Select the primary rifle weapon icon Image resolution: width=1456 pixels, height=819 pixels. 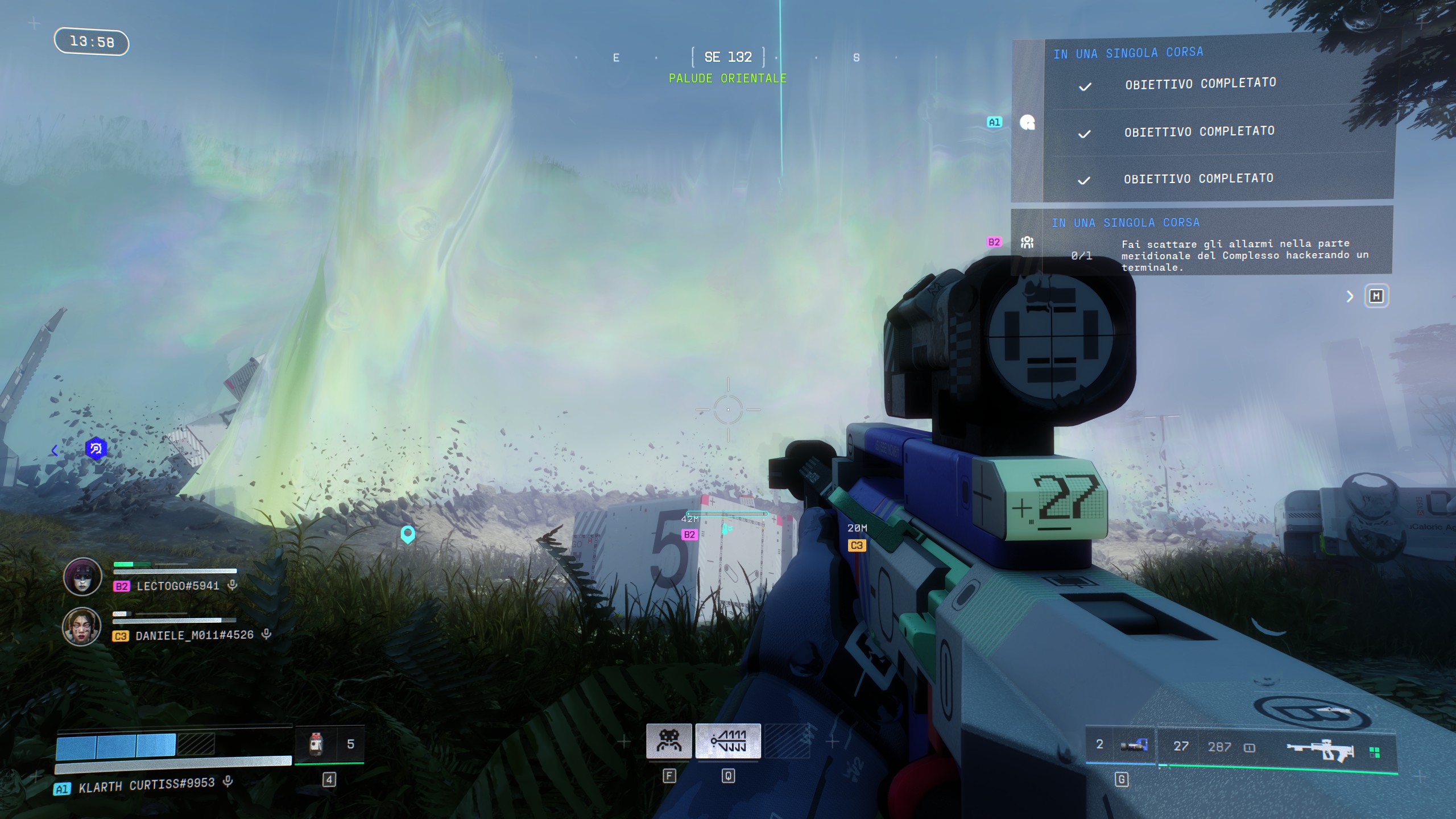[1319, 748]
